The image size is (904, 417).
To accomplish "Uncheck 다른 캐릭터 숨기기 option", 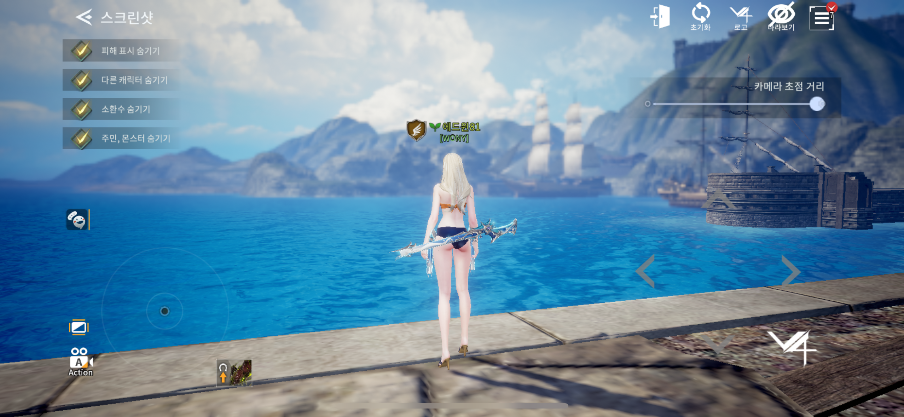I will (79, 79).
